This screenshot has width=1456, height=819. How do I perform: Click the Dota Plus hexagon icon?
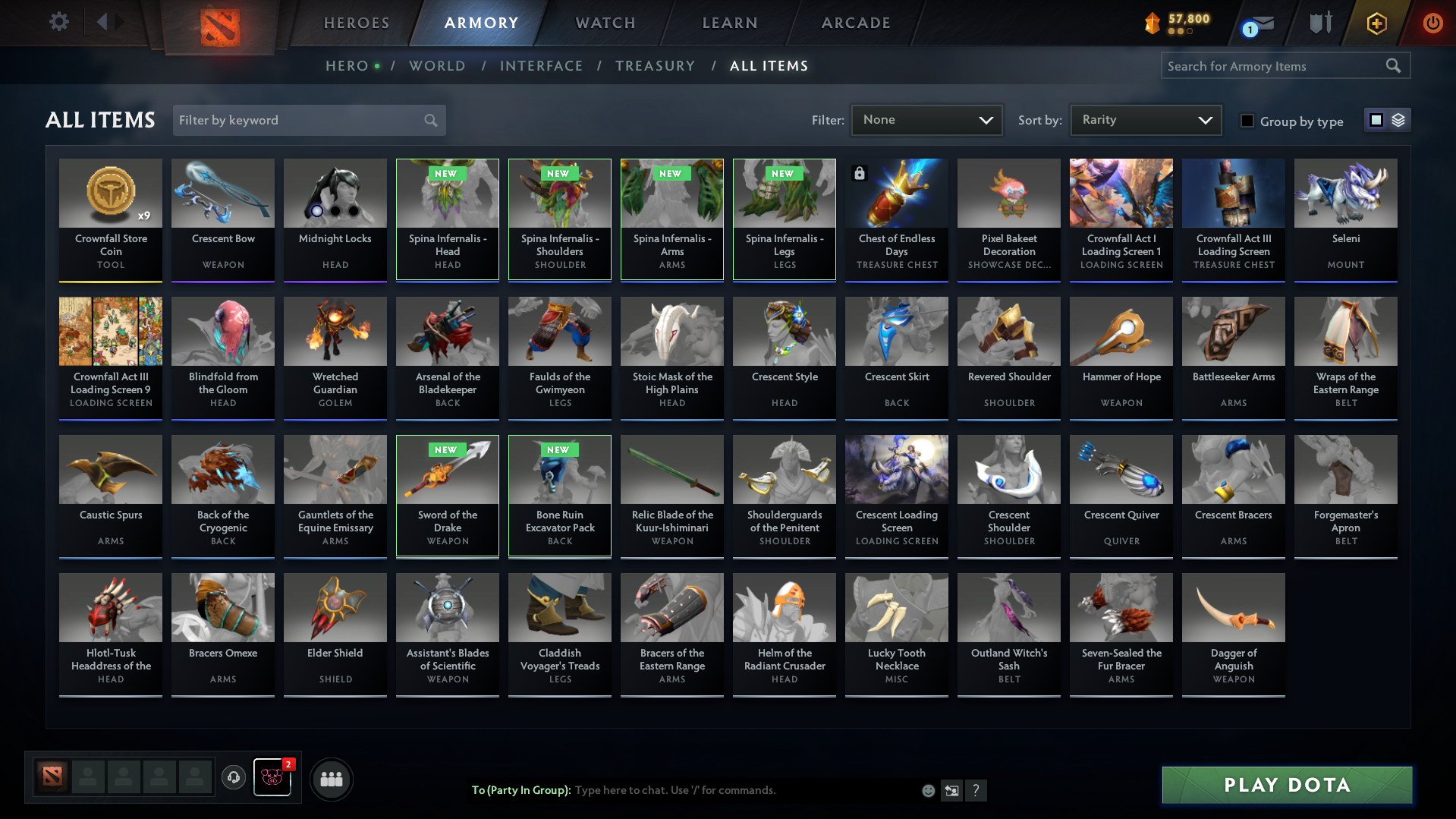coord(1376,23)
